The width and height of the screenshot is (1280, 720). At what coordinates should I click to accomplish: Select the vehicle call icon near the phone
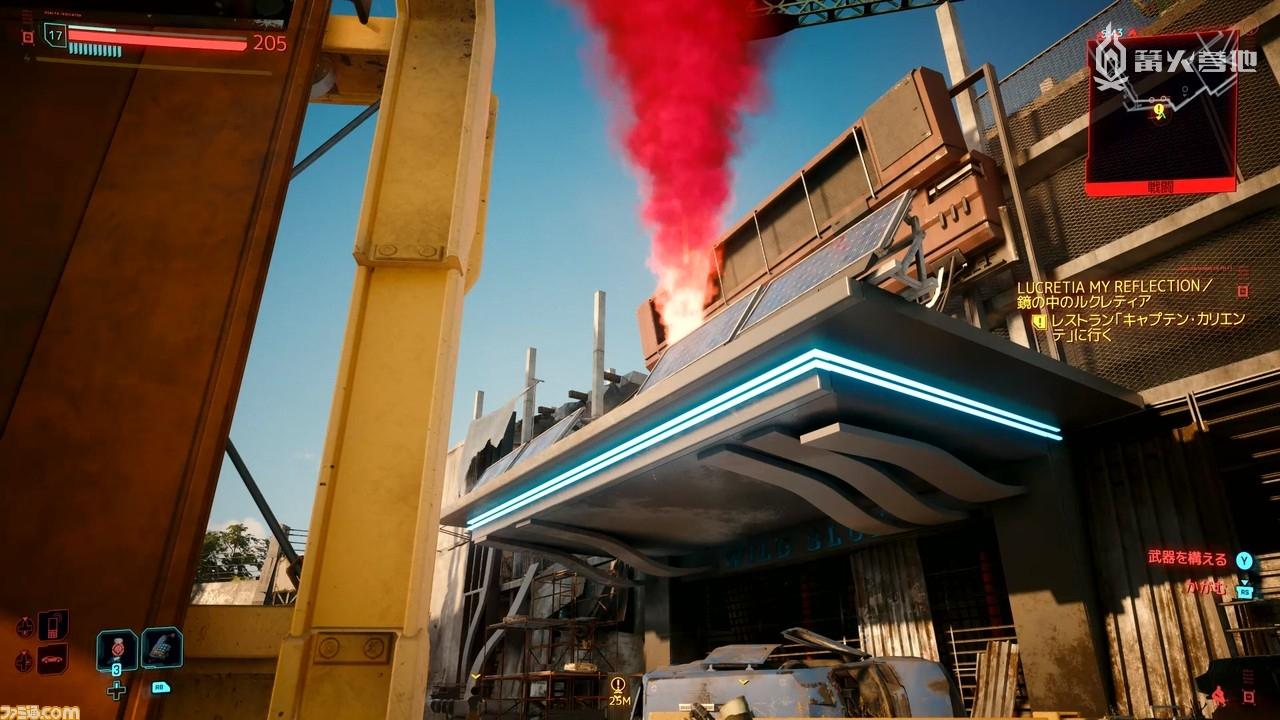pyautogui.click(x=52, y=659)
